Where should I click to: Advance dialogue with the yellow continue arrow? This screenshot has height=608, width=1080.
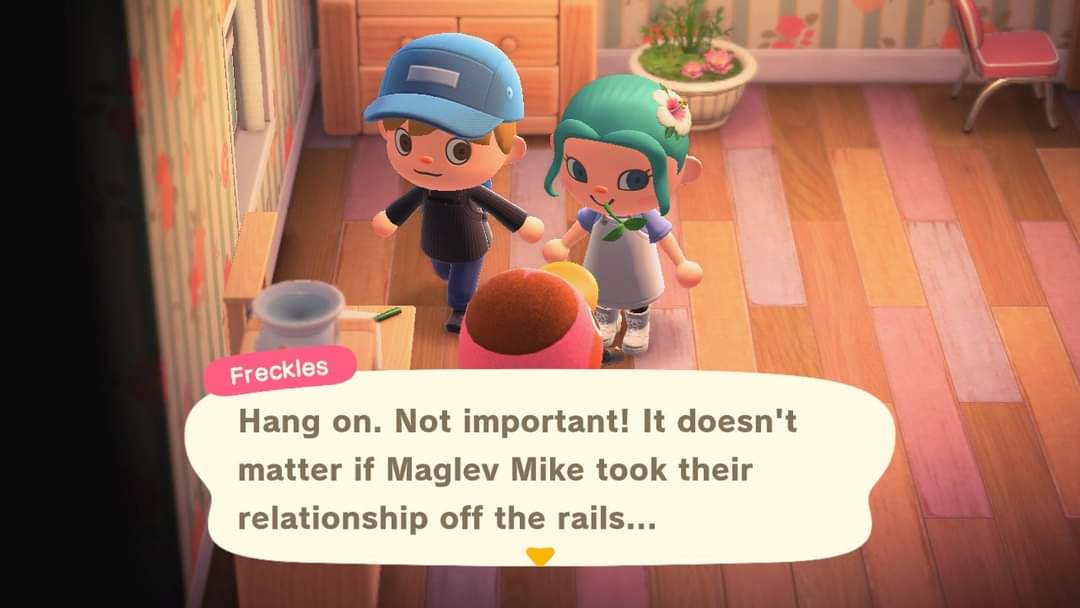540,556
